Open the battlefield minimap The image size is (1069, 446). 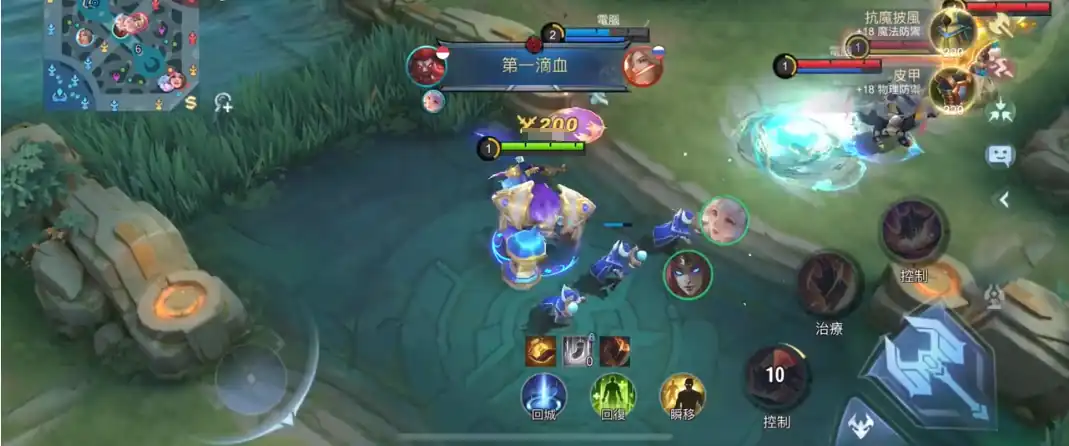point(120,55)
